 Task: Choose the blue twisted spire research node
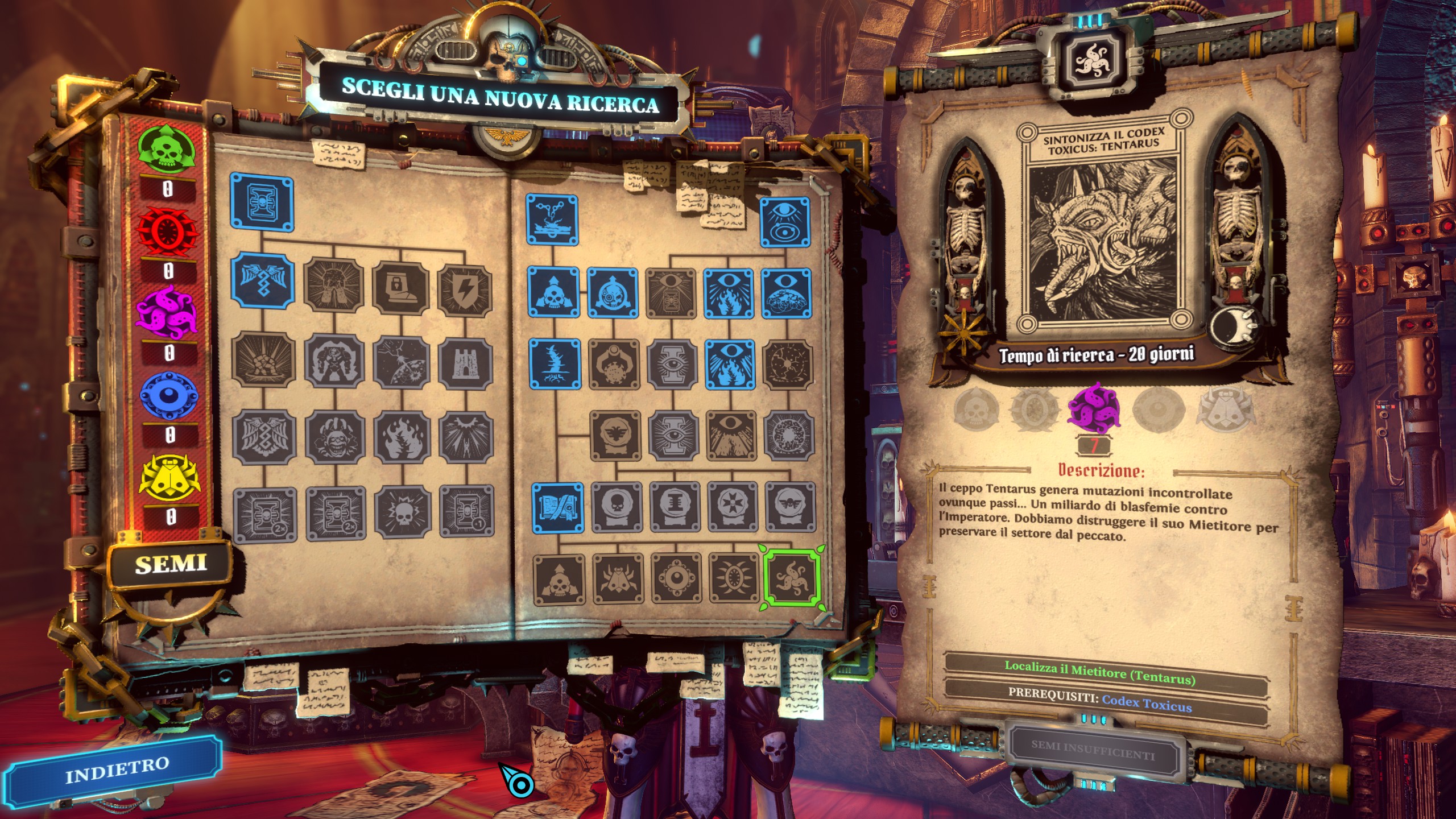coord(555,364)
